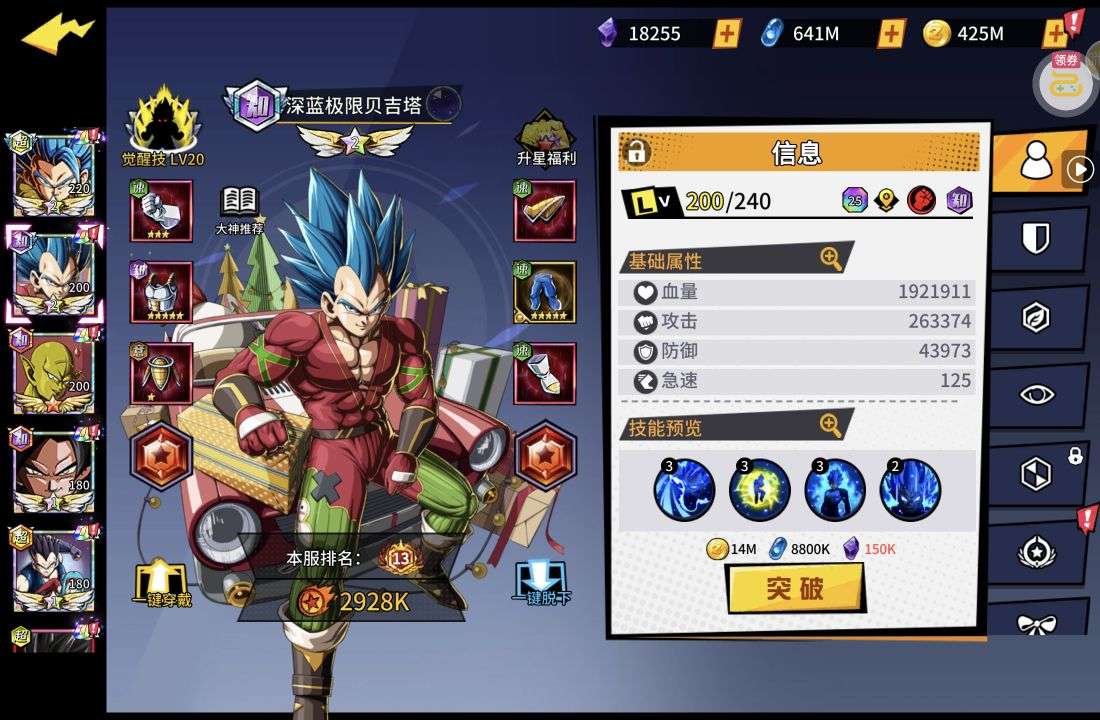
Task: Select the armor equipment slot
Action: tap(161, 292)
